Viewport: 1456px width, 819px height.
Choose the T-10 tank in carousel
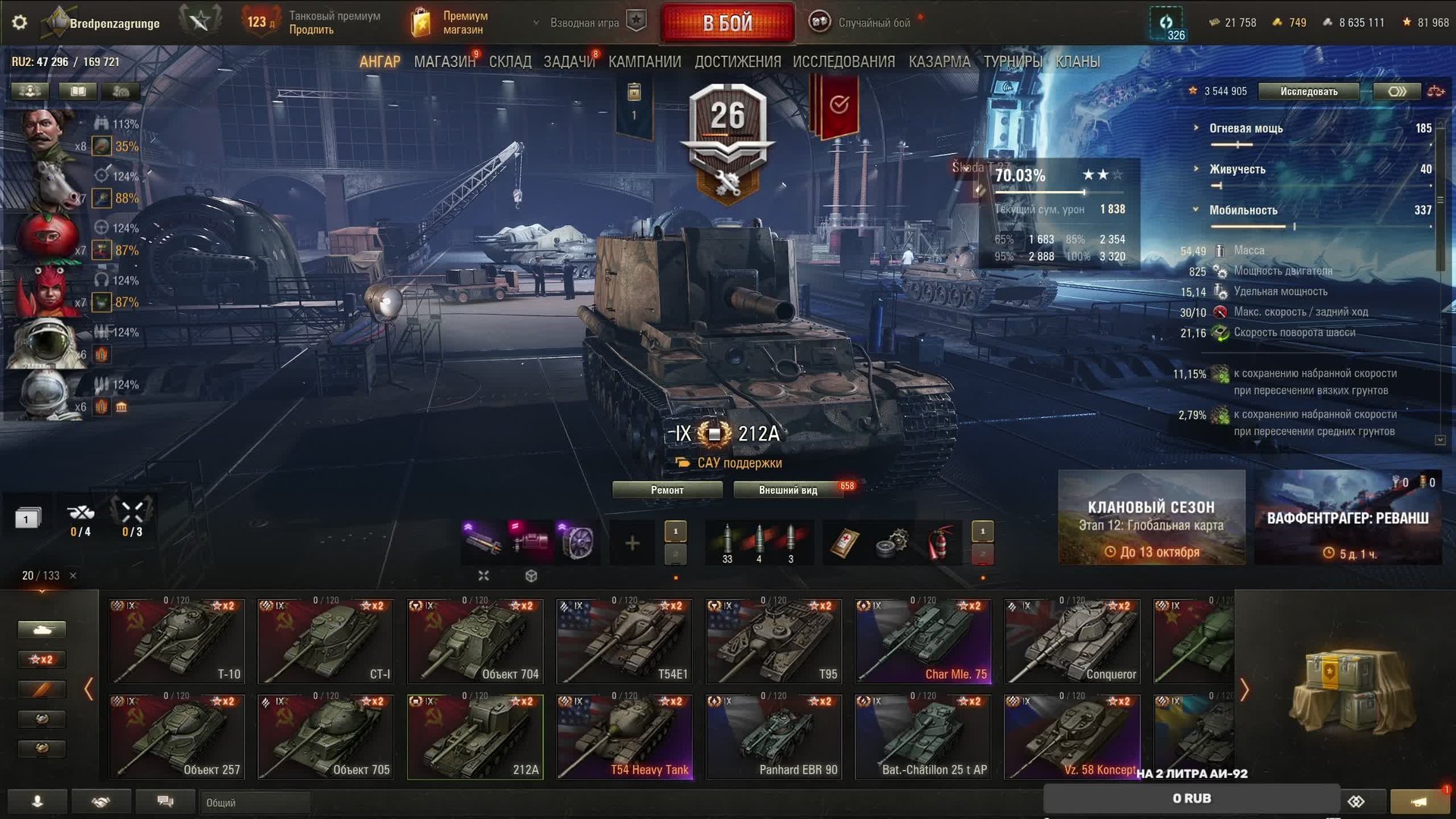coord(177,641)
